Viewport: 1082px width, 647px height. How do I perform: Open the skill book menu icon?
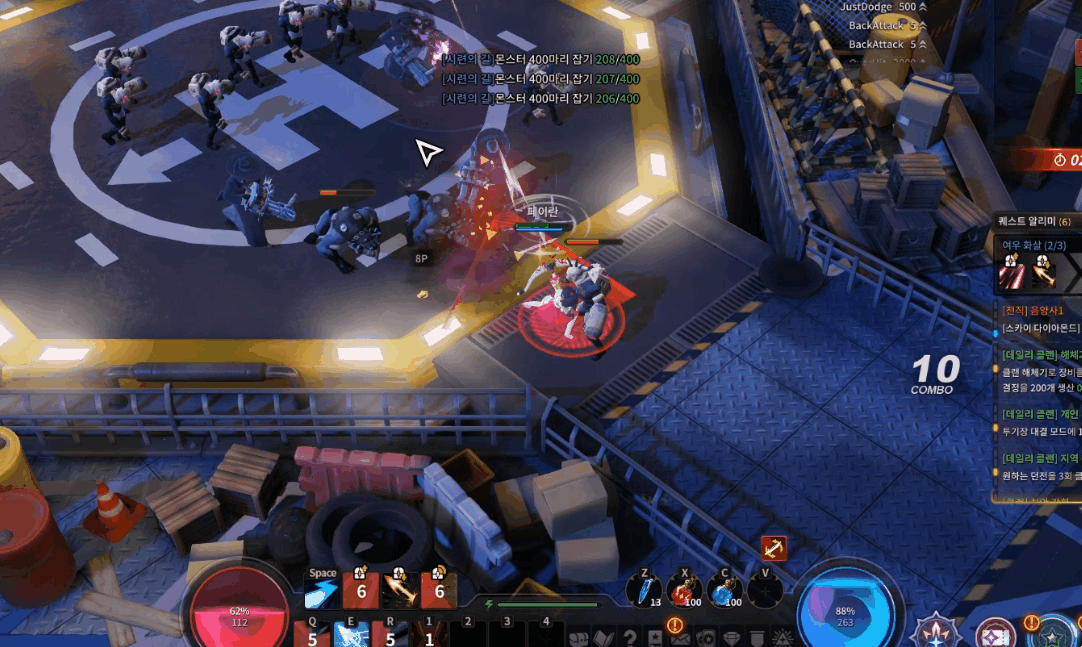coord(604,638)
